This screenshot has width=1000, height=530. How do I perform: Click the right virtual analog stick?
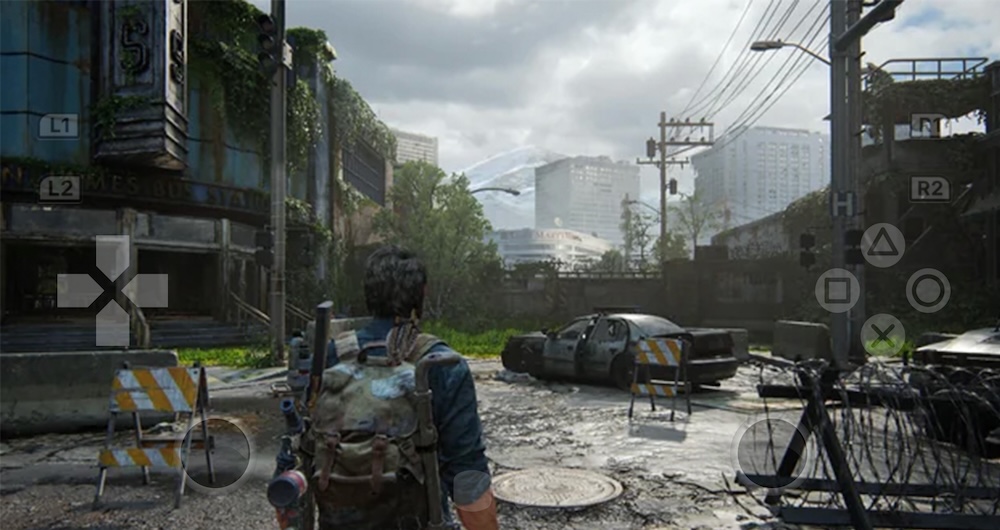pyautogui.click(x=771, y=453)
